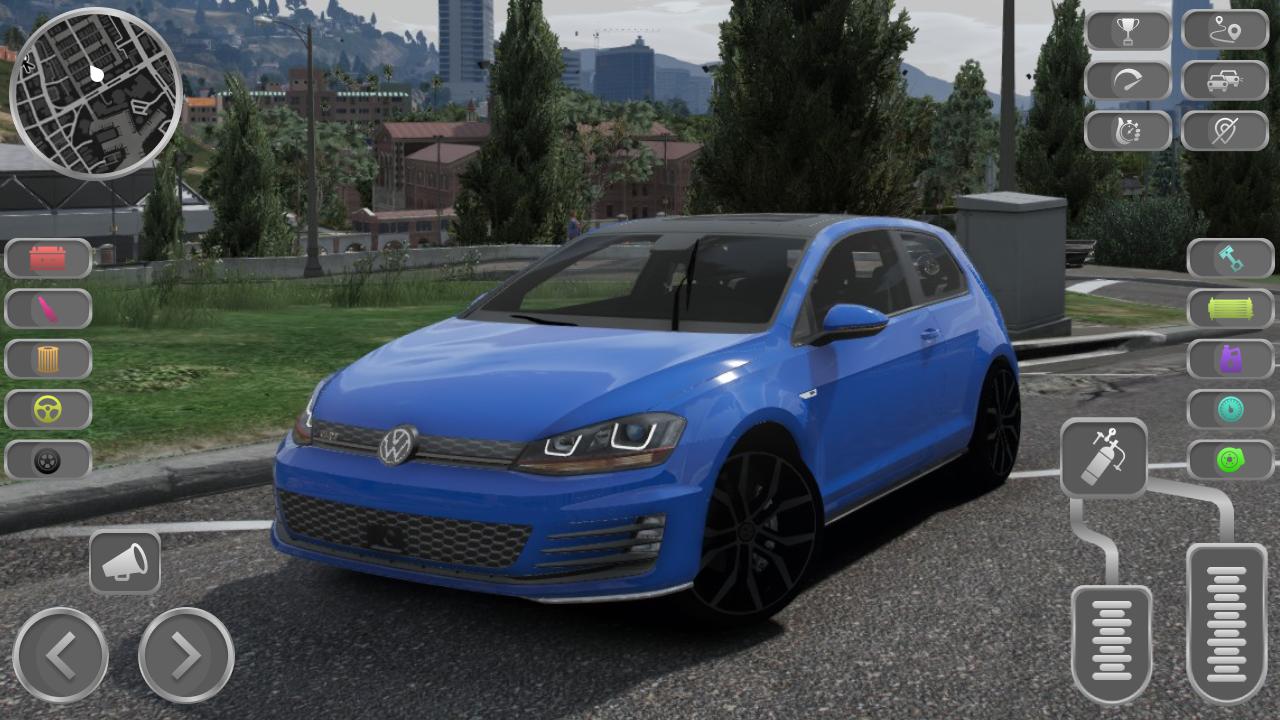
Task: Toggle the speedometer gauge button
Action: point(1128,81)
